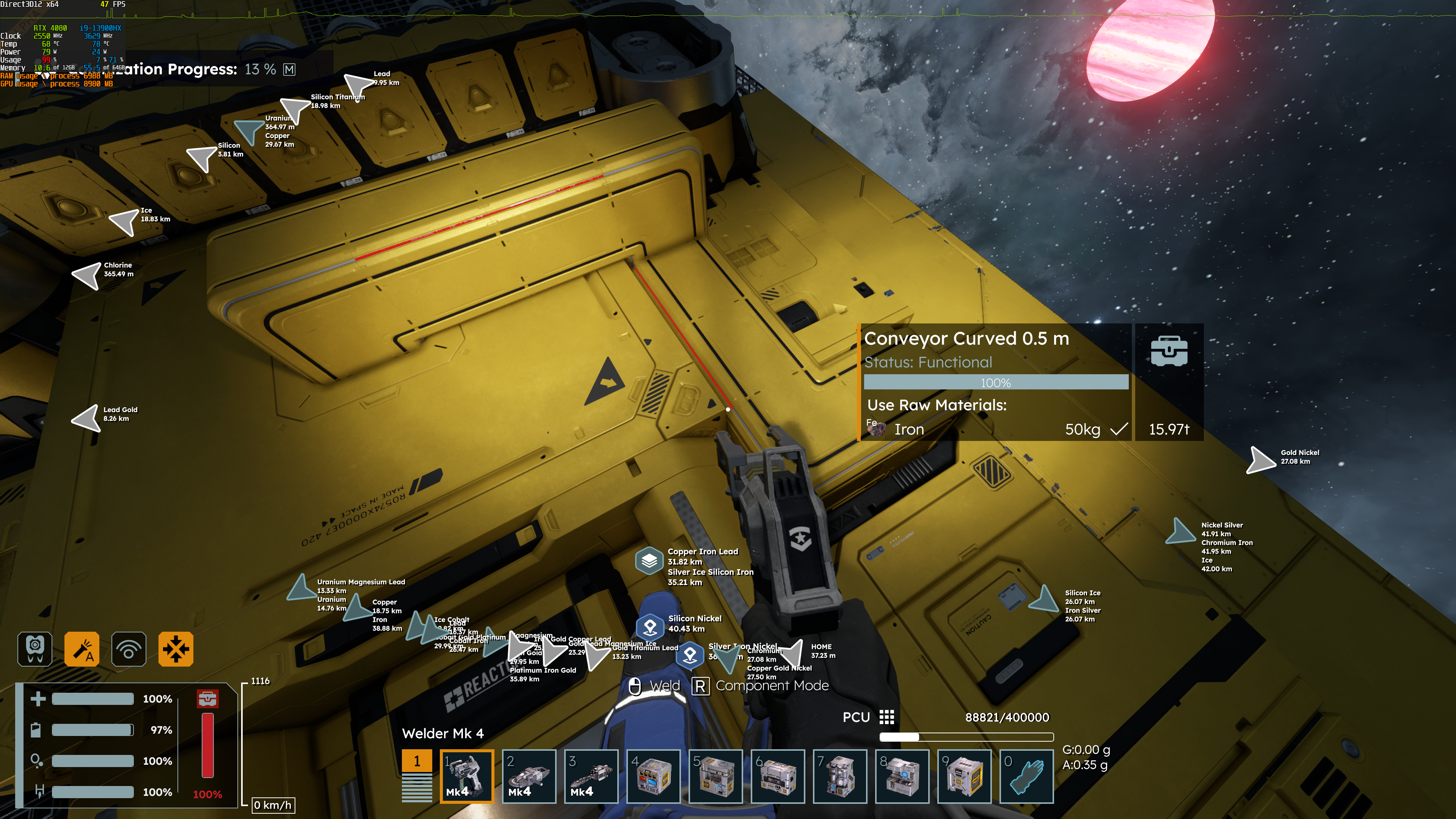
Task: Toggle the flashlight auto icon
Action: [82, 649]
